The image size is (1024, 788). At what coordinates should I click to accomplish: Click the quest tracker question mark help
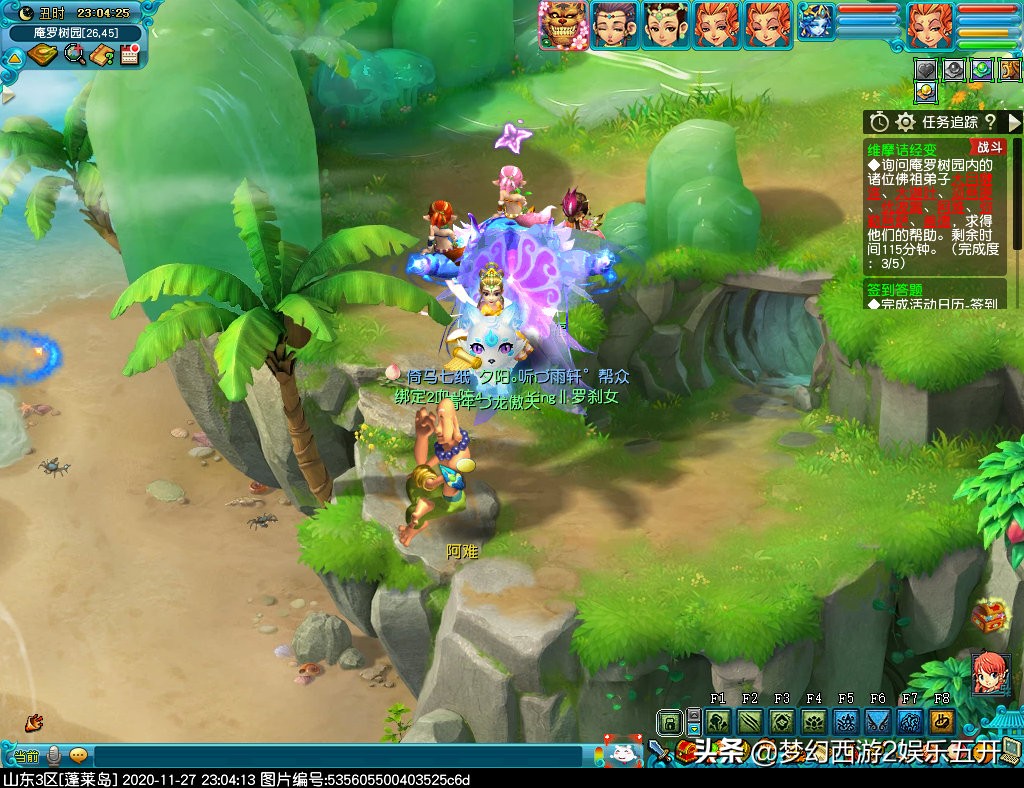click(990, 122)
